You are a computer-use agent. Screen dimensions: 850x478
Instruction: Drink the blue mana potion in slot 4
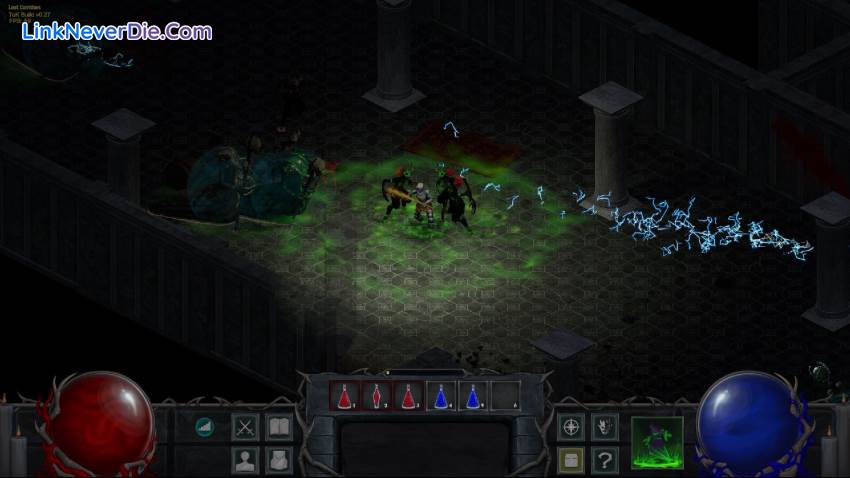coord(441,397)
